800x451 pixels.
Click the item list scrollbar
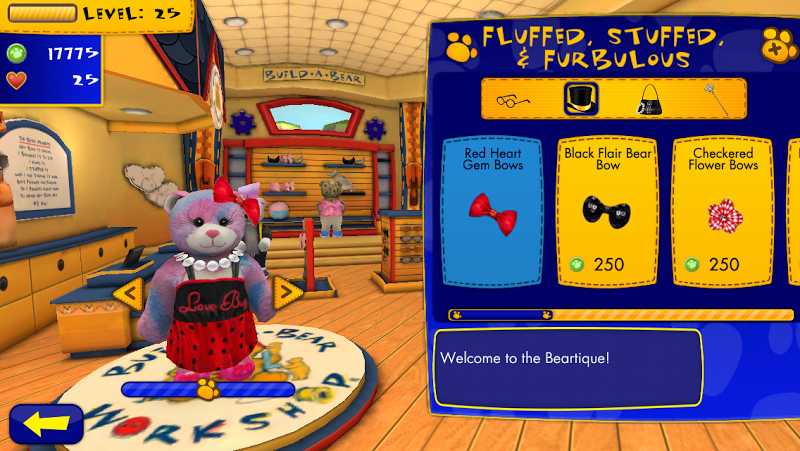coord(620,315)
